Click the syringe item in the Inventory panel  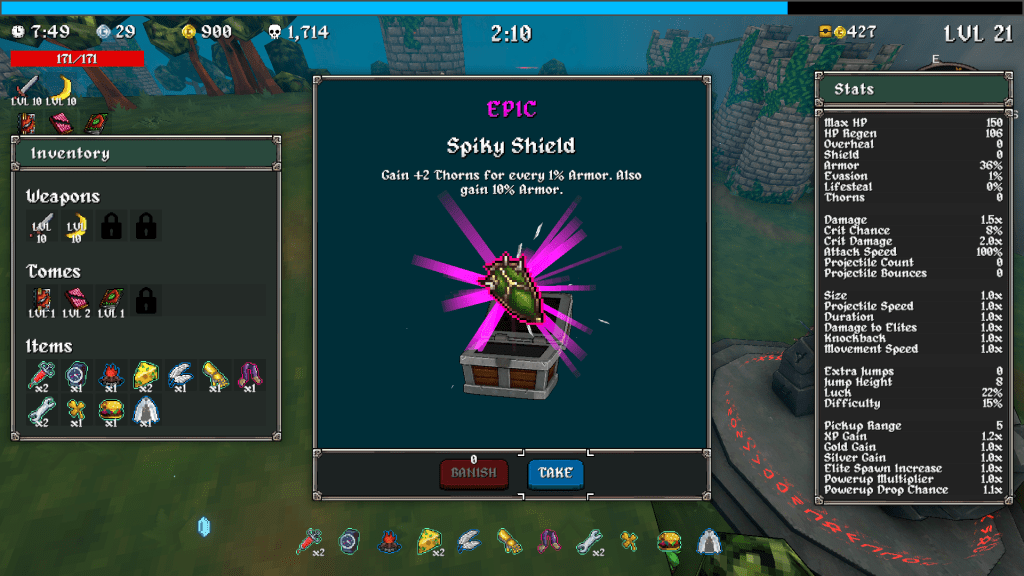point(41,375)
